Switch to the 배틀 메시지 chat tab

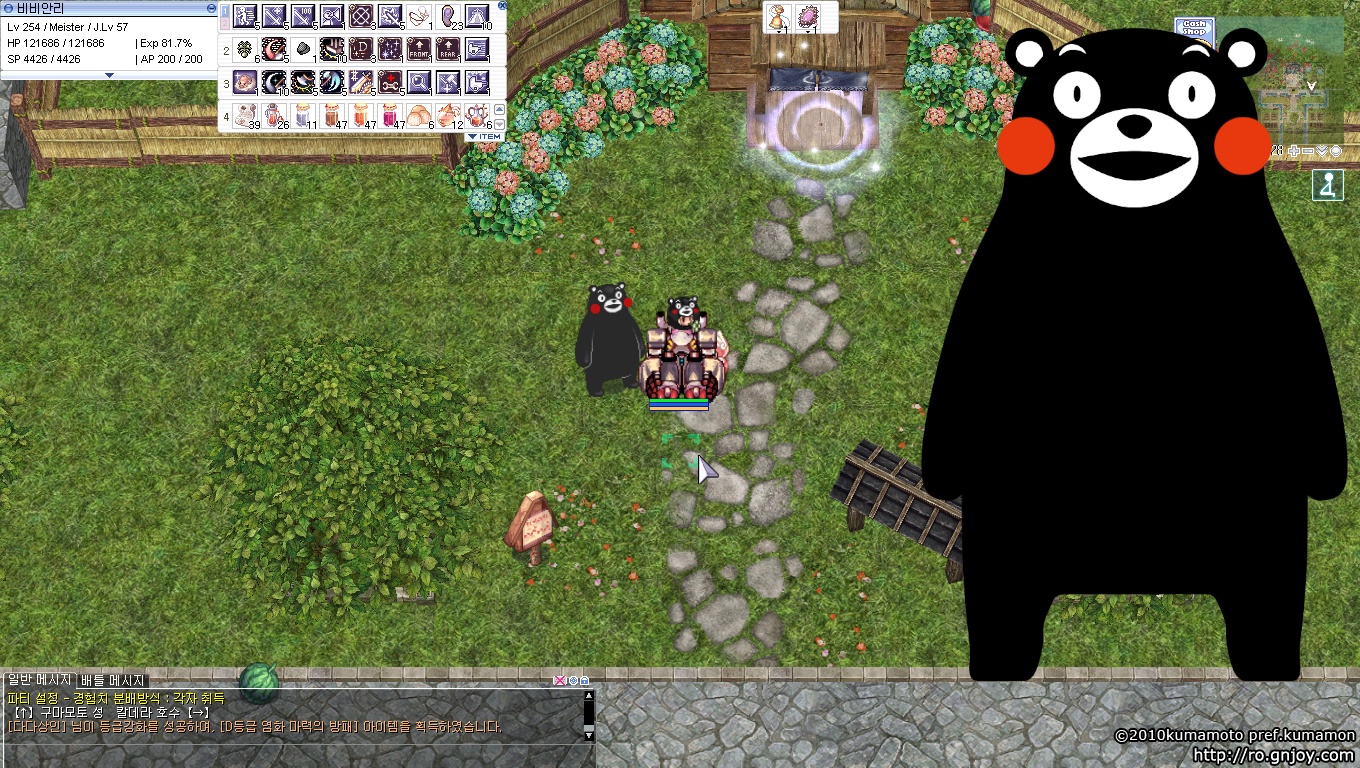pos(113,680)
